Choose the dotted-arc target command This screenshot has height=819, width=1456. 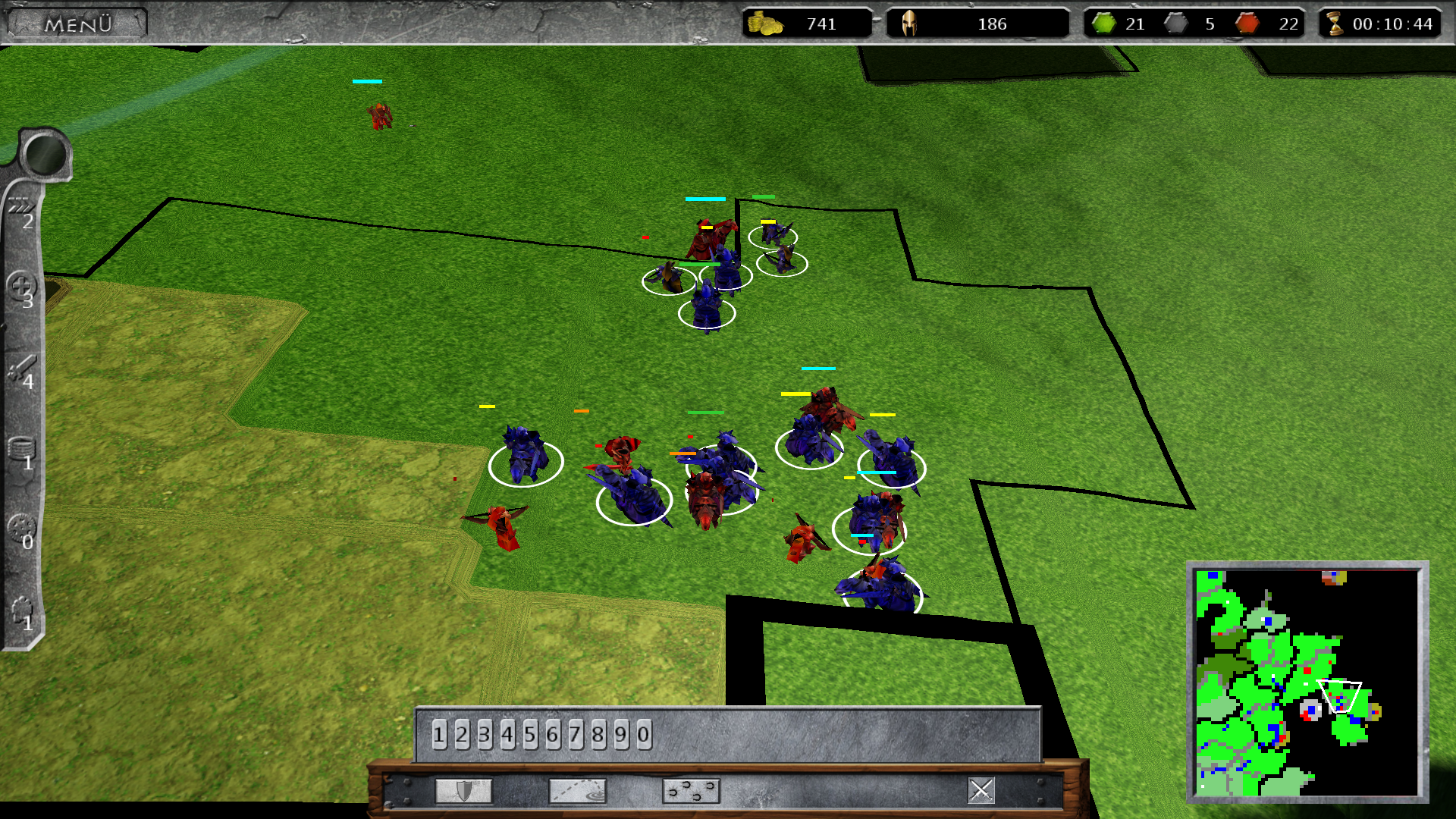[x=577, y=791]
